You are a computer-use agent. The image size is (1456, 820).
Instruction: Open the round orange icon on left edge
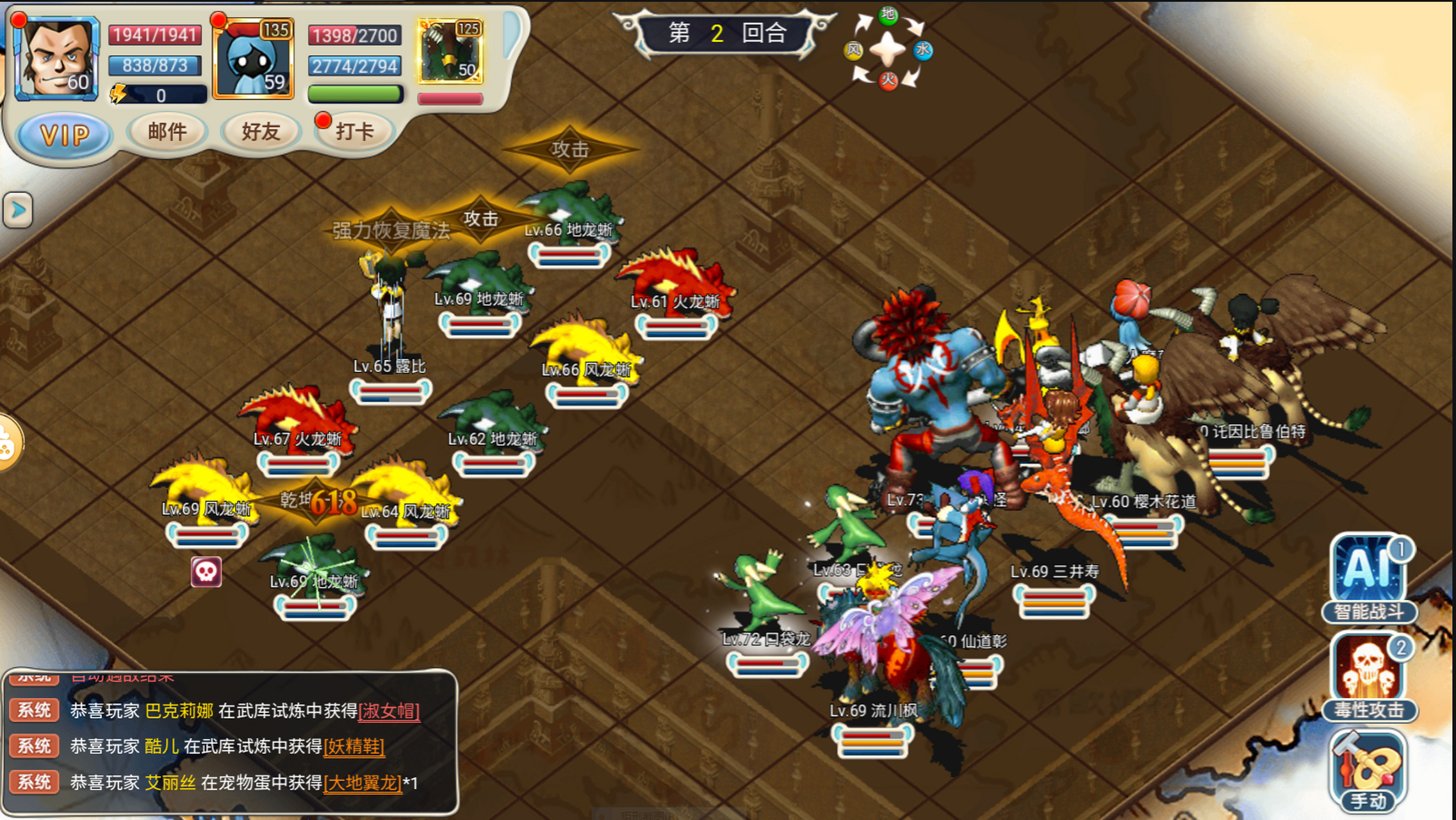coord(8,443)
